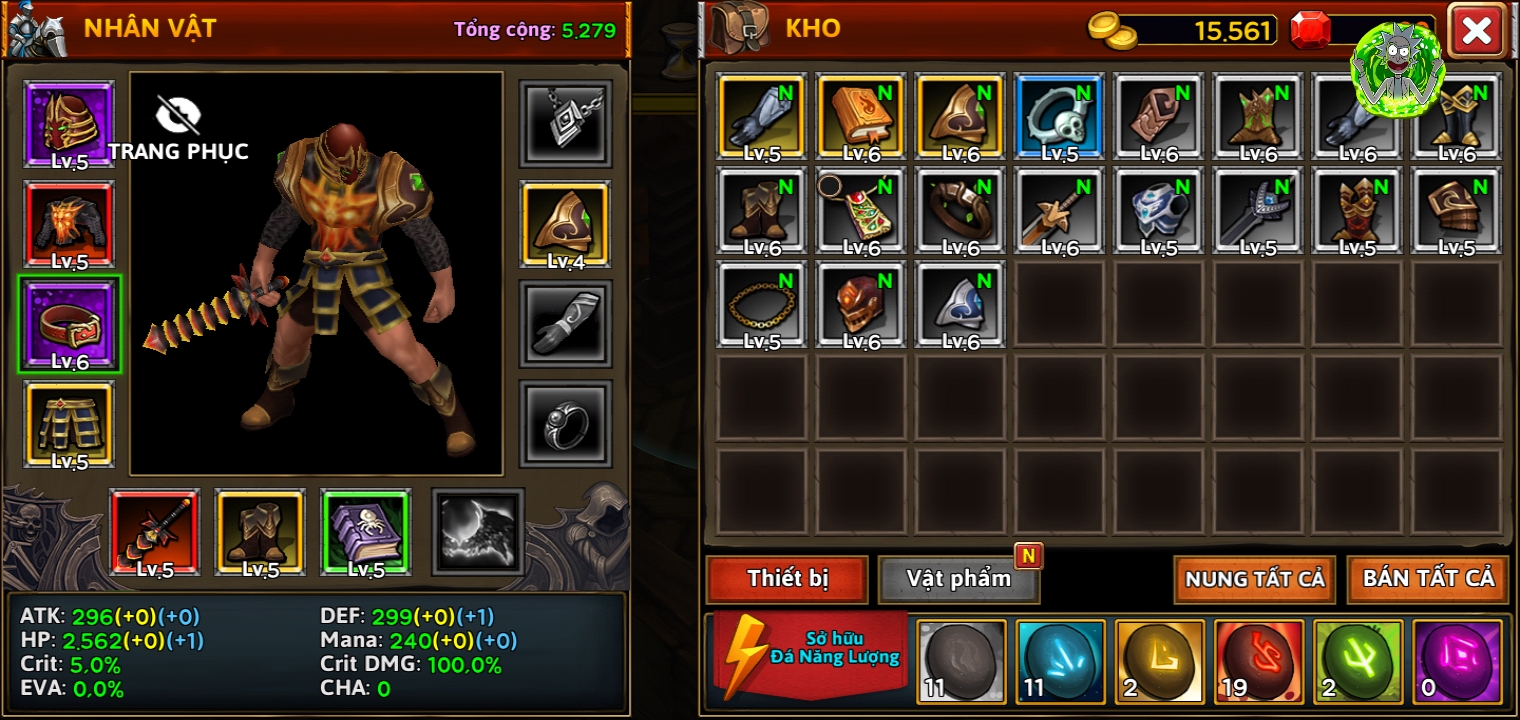Switch to the Thiết bị tab

click(787, 580)
